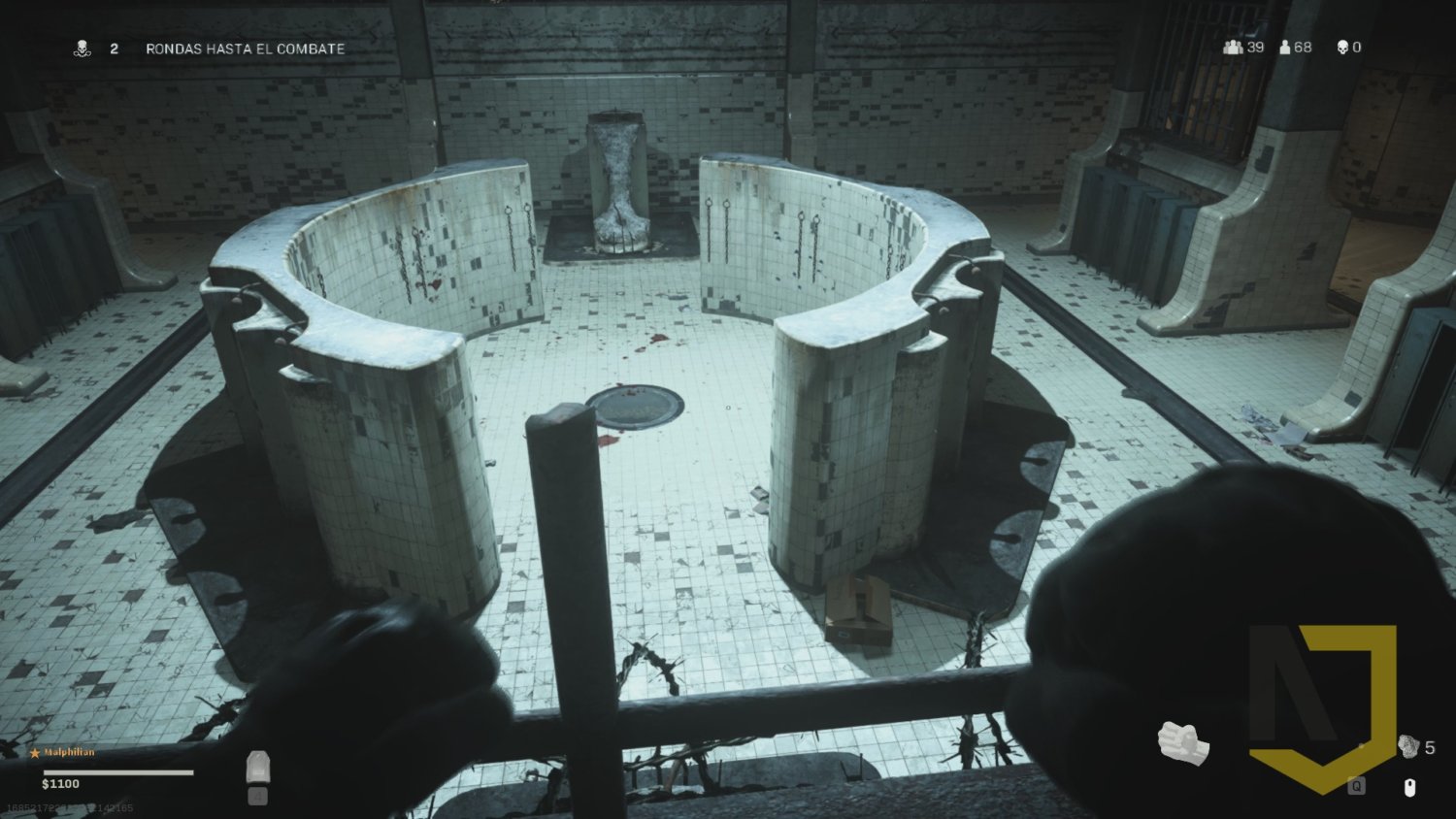Viewport: 1456px width, 819px height.
Task: Select the armor plate icon above the 4 keybind
Action: (x=259, y=767)
